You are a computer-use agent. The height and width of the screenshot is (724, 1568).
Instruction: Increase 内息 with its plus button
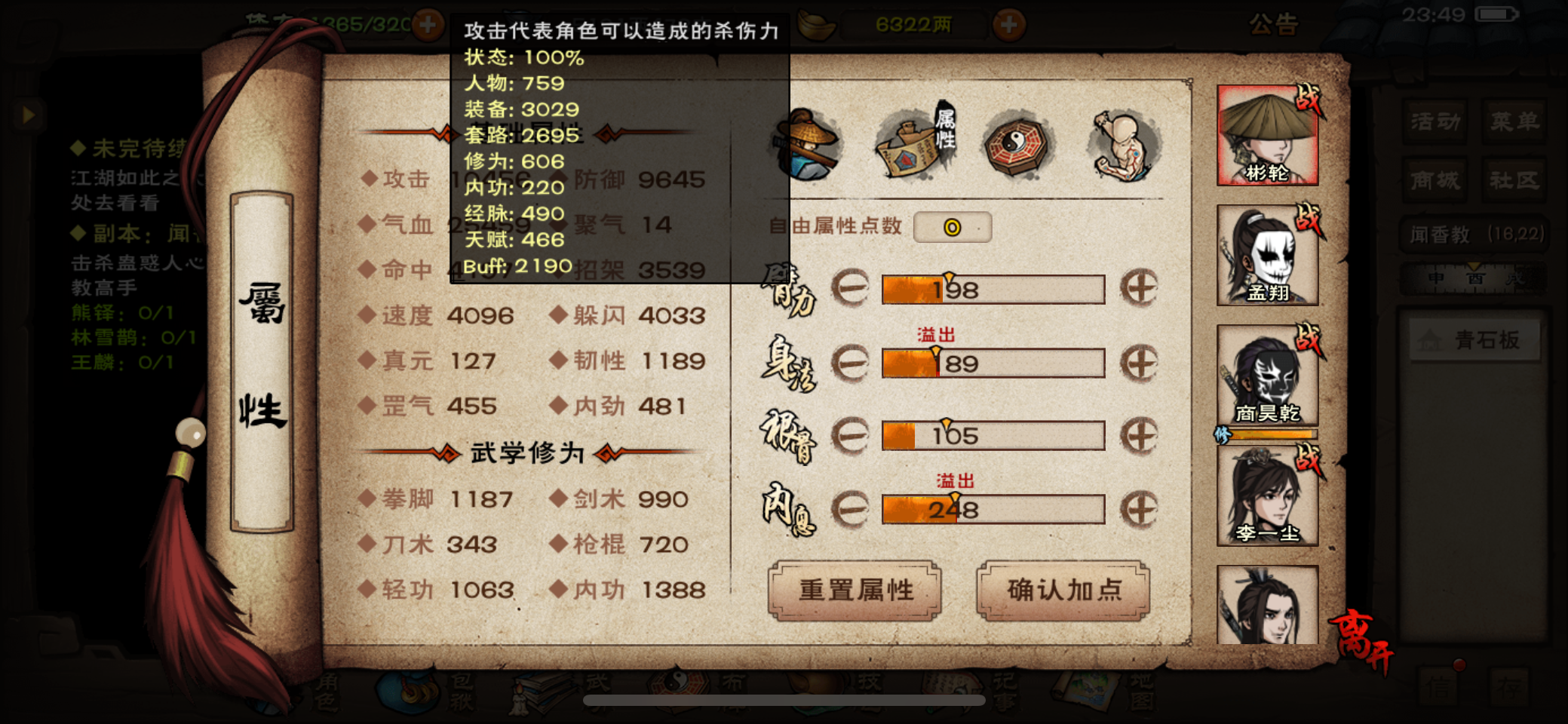pyautogui.click(x=1141, y=508)
